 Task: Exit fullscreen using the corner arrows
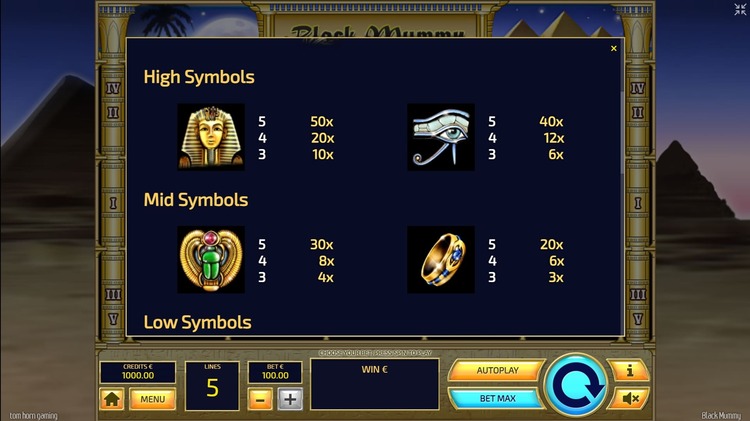click(x=739, y=10)
